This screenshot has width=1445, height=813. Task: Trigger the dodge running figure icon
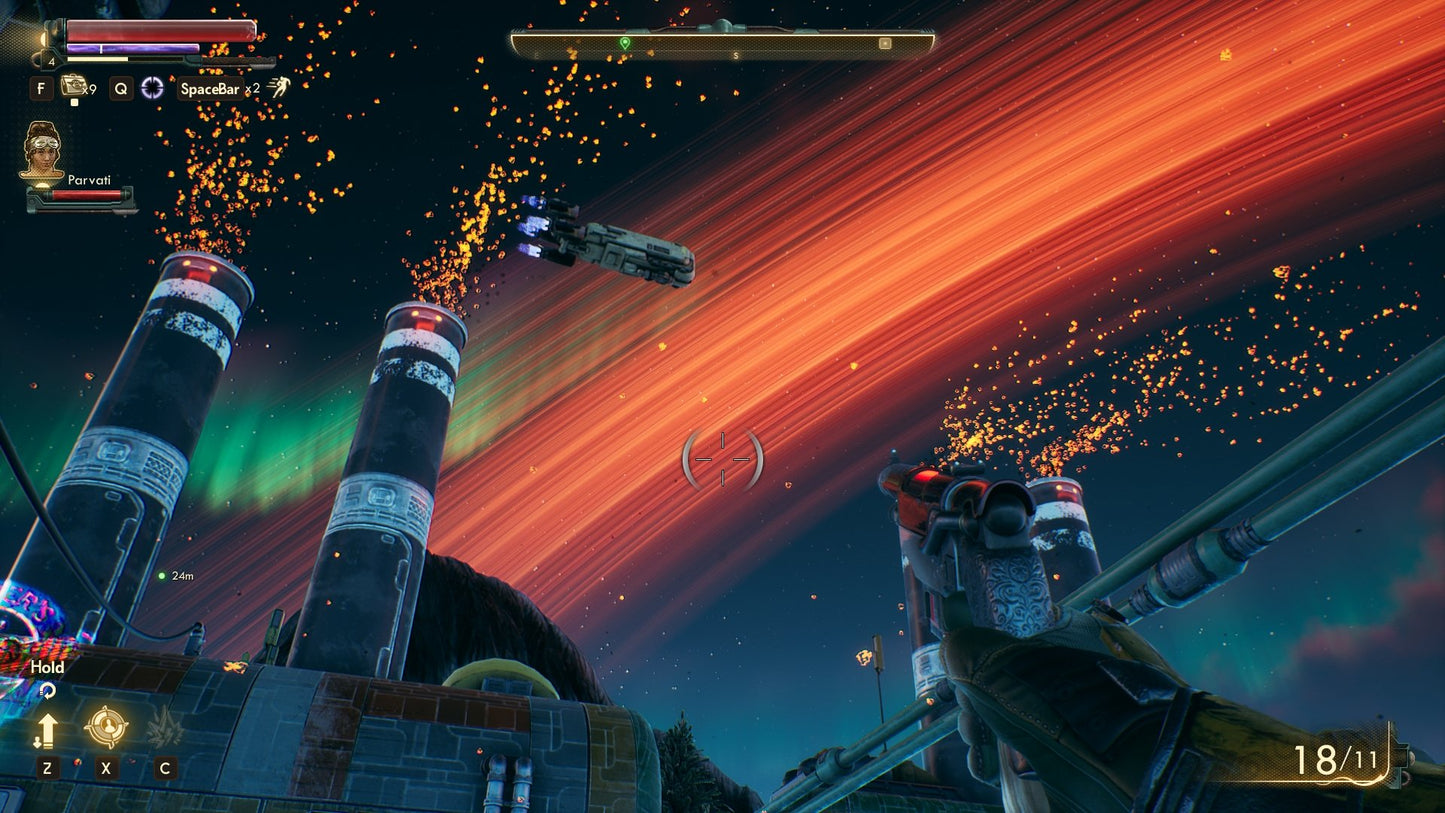[278, 88]
